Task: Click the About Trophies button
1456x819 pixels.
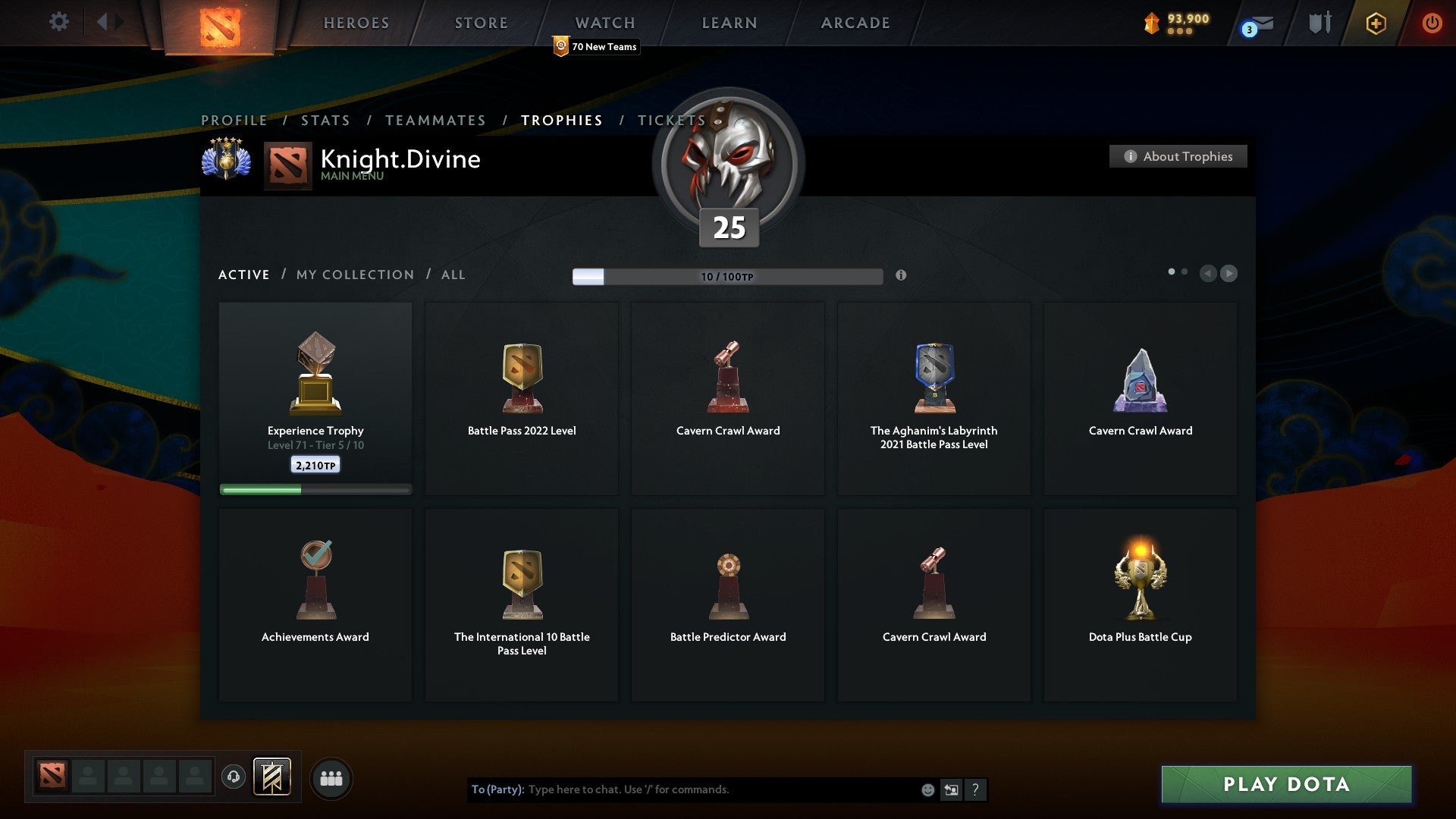Action: 1178,156
